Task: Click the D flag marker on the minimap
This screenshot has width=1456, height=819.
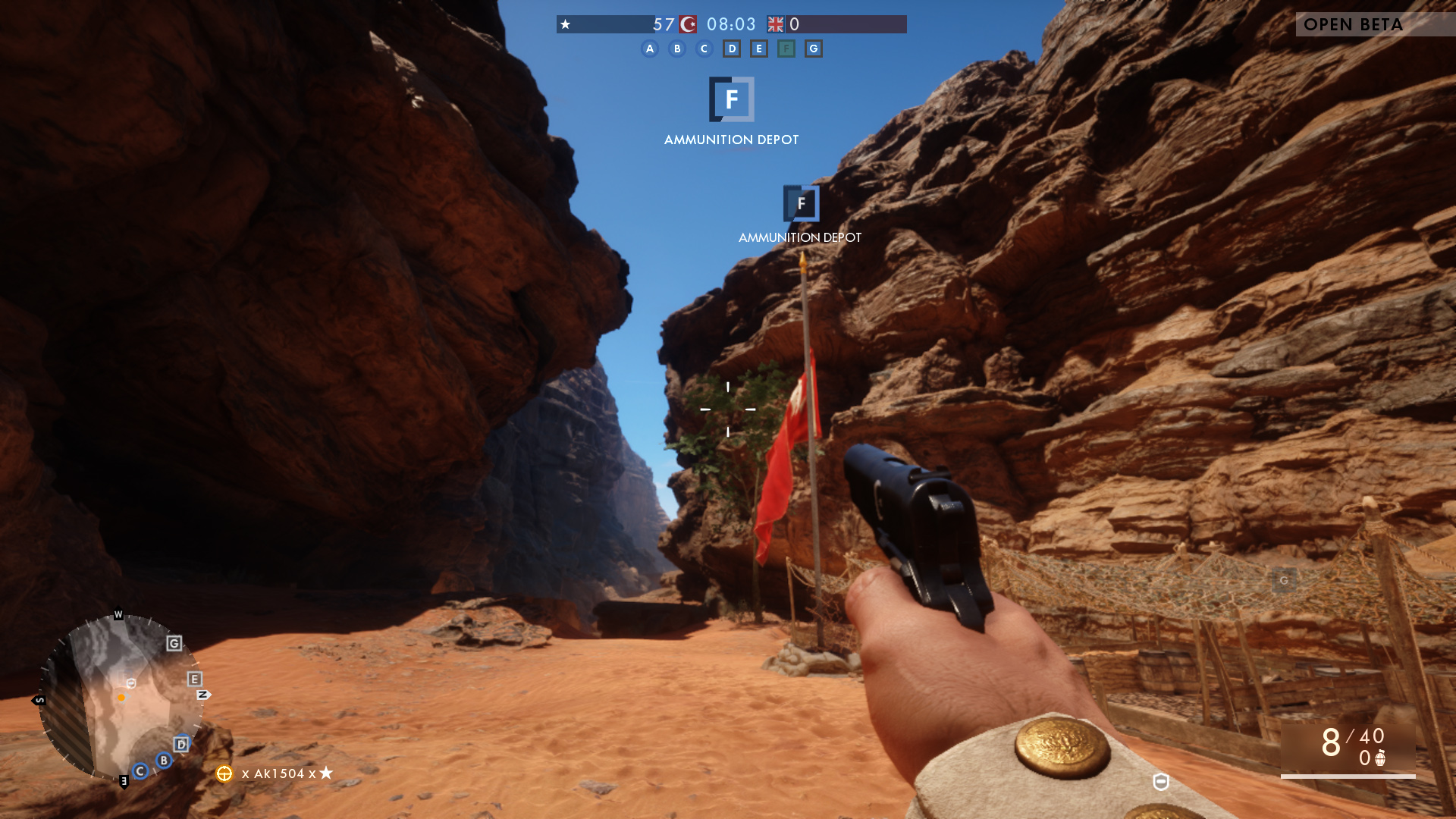Action: 181,745
